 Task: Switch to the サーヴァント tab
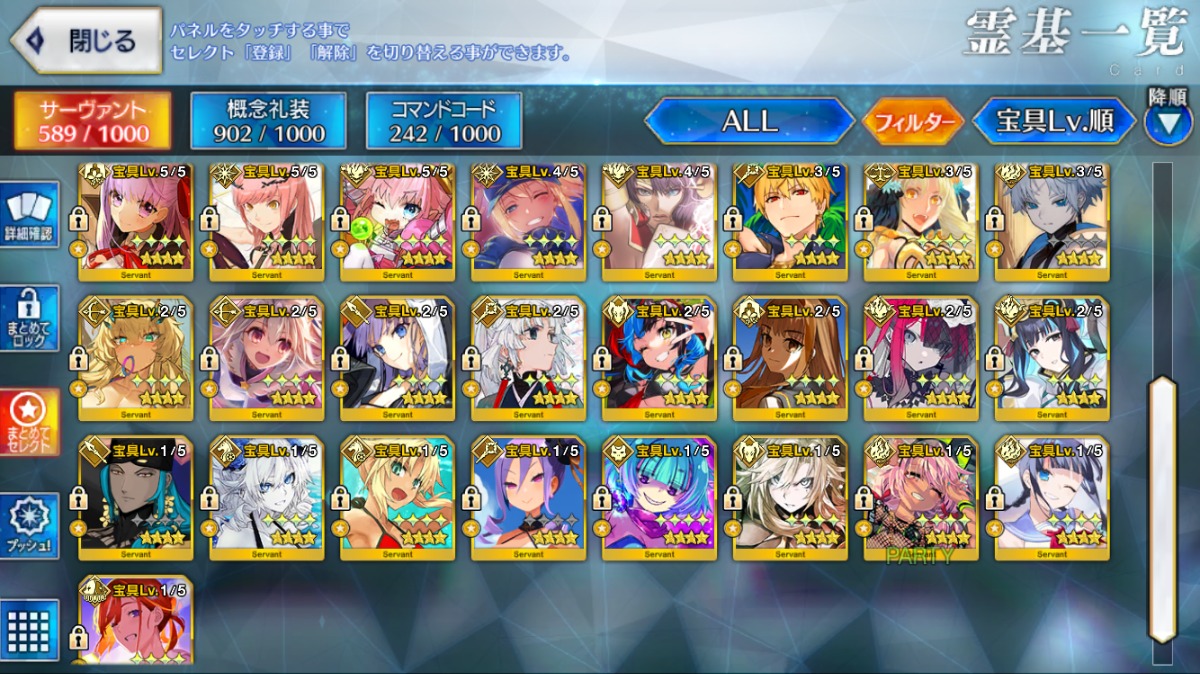click(92, 121)
